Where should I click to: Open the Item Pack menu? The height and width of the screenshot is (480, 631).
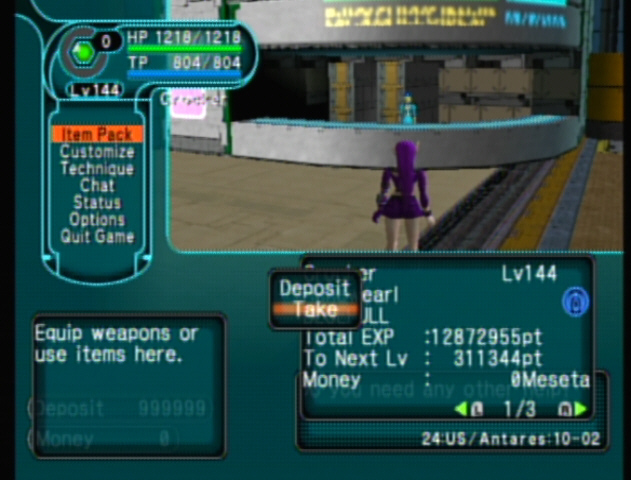[96, 134]
